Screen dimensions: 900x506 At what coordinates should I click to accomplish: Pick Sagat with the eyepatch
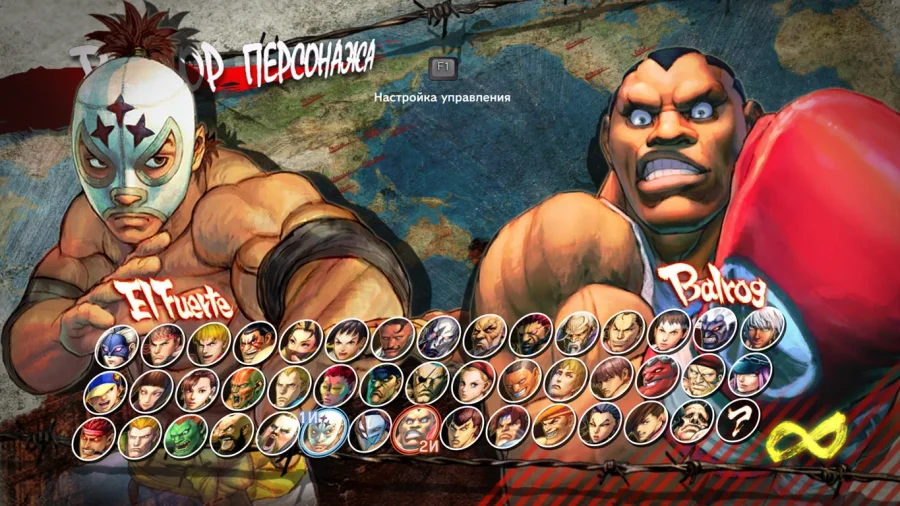[427, 382]
